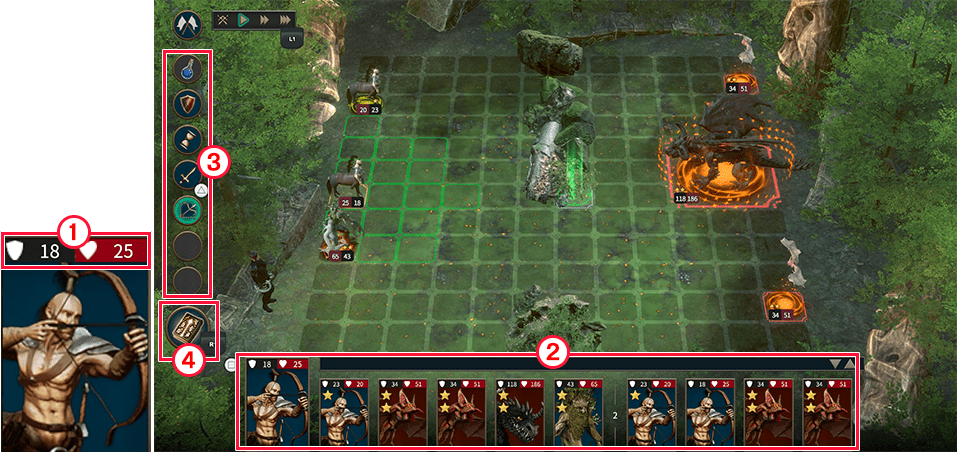The image size is (957, 452).
Task: Choose the hourglass wait ability
Action: pos(188,139)
